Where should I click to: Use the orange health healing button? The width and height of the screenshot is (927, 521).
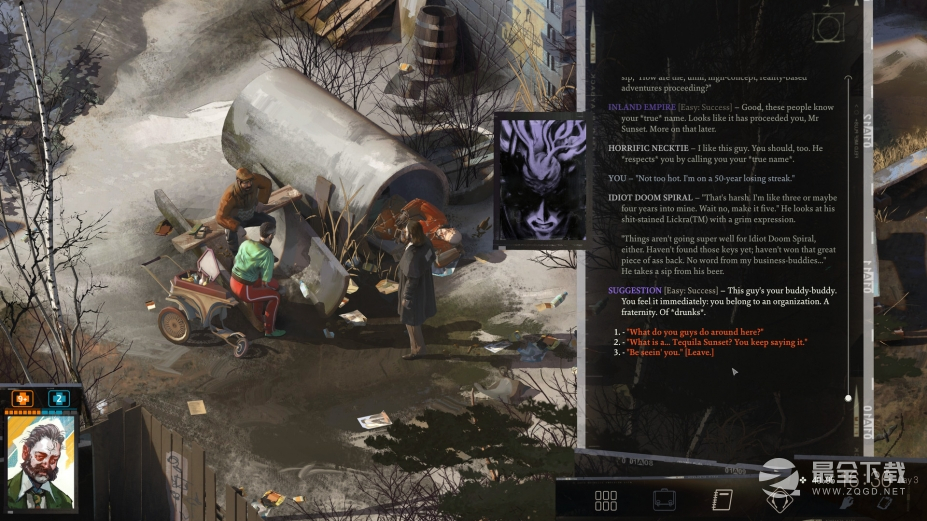[x=23, y=398]
